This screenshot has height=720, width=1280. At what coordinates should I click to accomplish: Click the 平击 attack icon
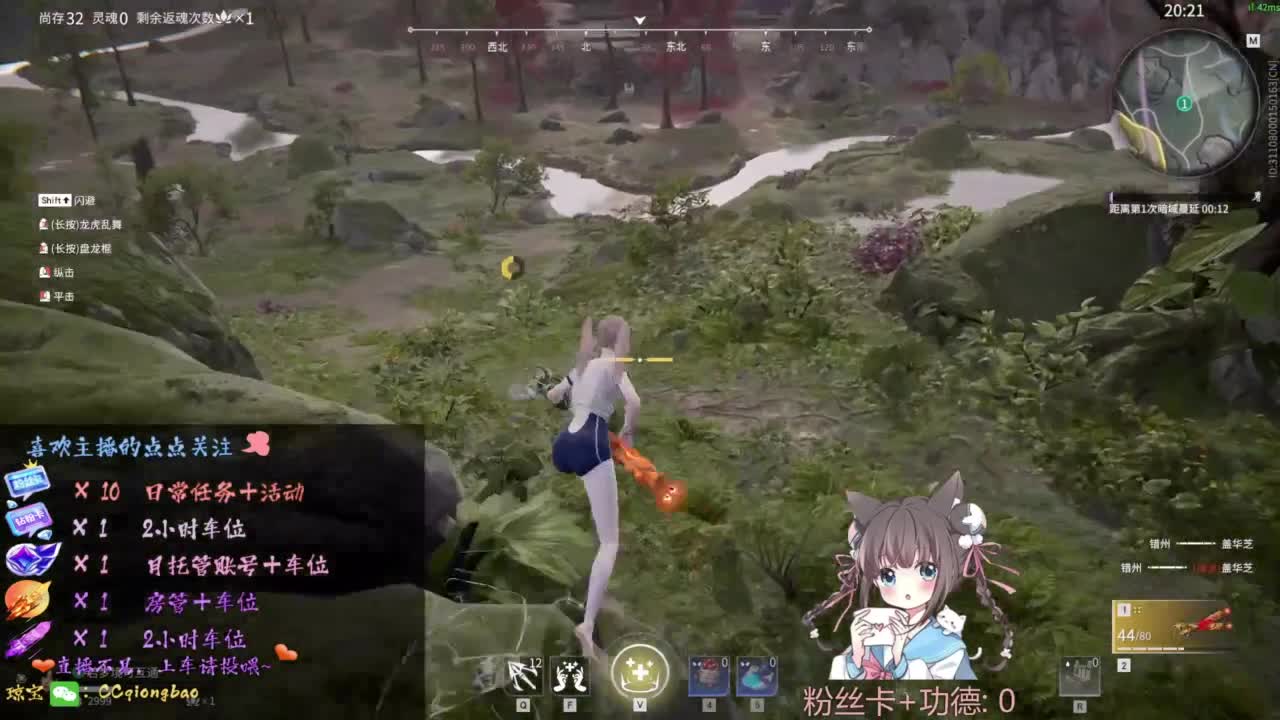pyautogui.click(x=45, y=297)
